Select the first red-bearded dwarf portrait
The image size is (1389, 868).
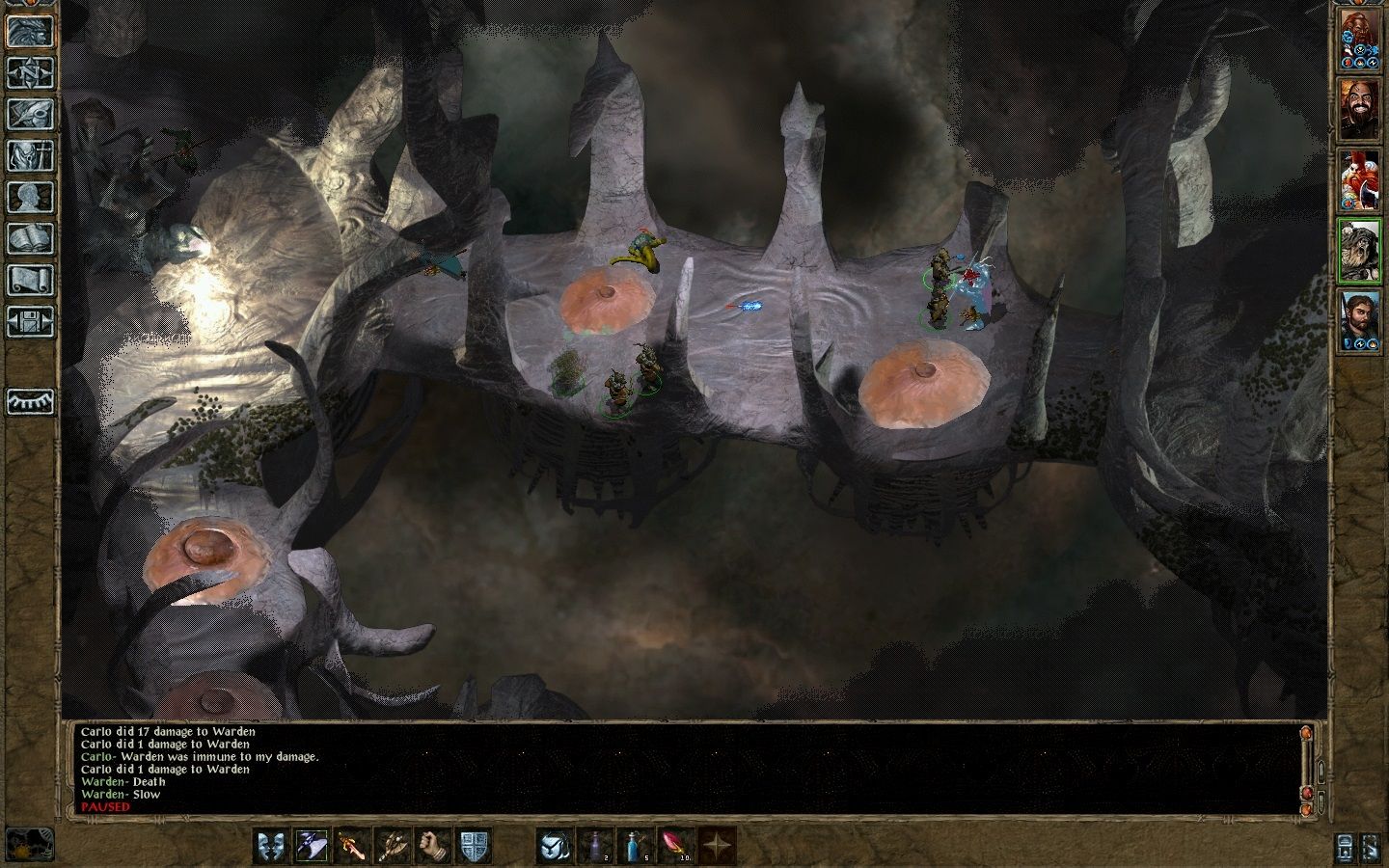(x=1359, y=40)
